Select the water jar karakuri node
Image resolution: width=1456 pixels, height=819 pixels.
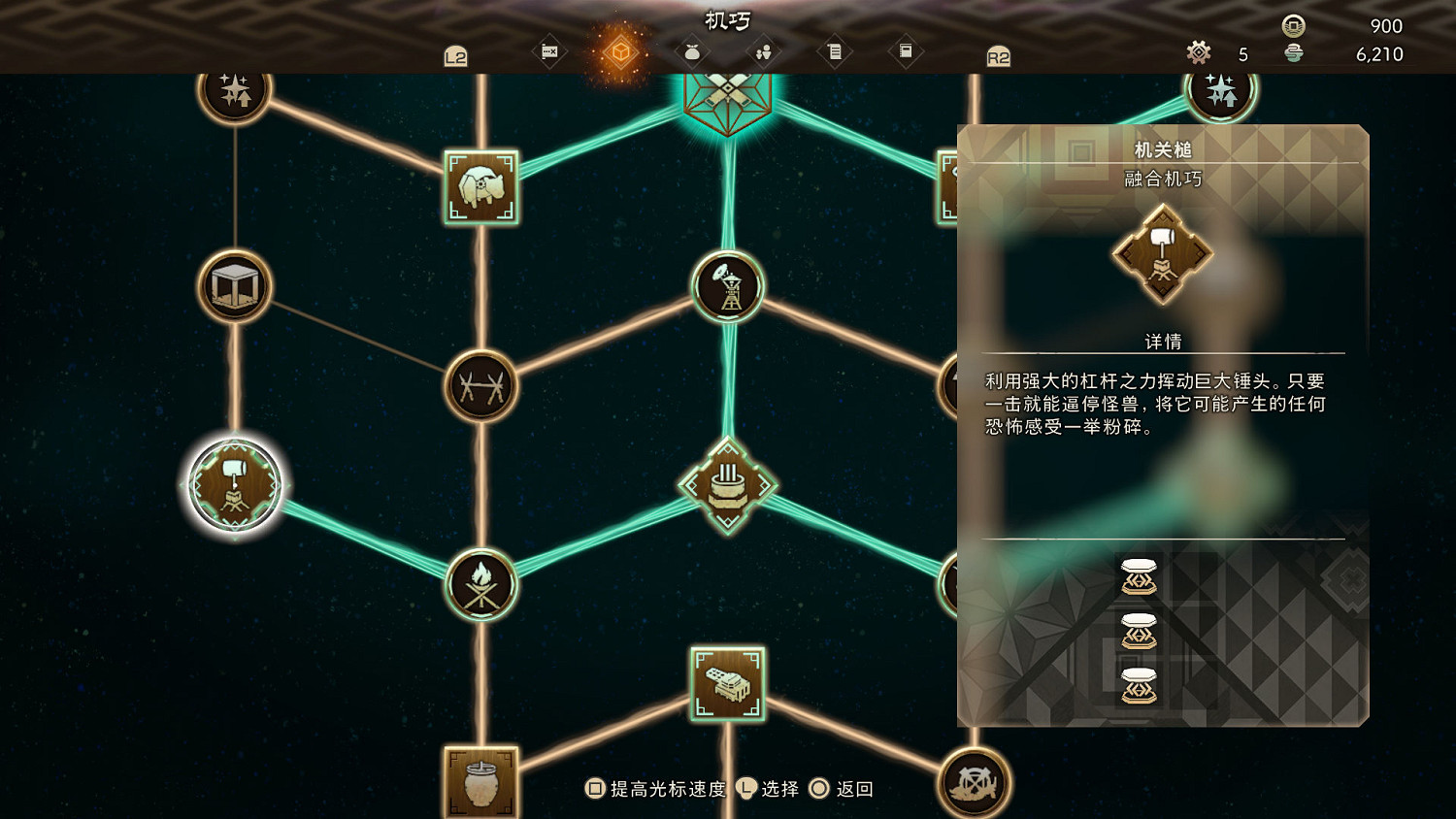(x=480, y=782)
